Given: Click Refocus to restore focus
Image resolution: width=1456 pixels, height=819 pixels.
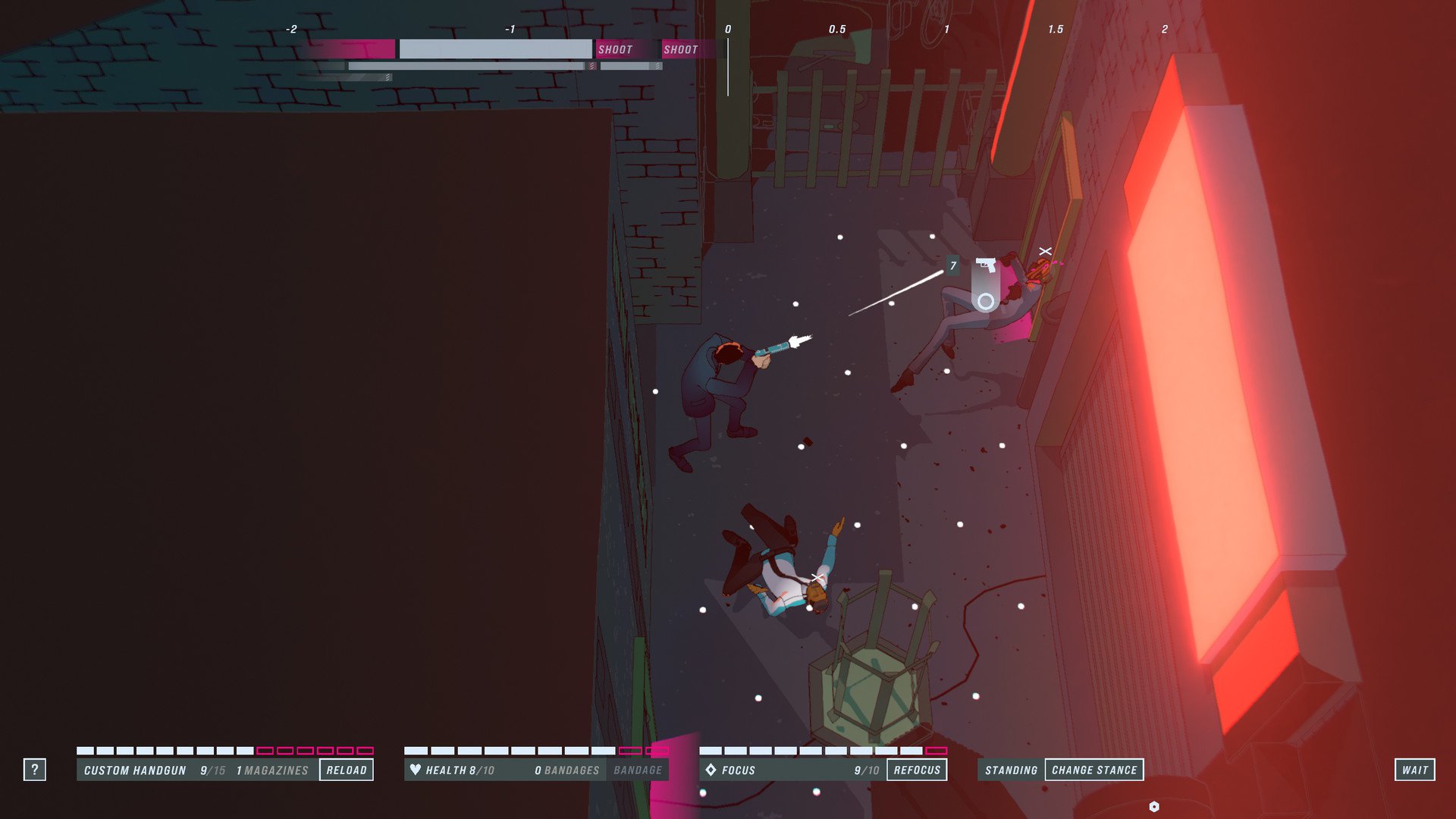Looking at the screenshot, I should tap(917, 770).
